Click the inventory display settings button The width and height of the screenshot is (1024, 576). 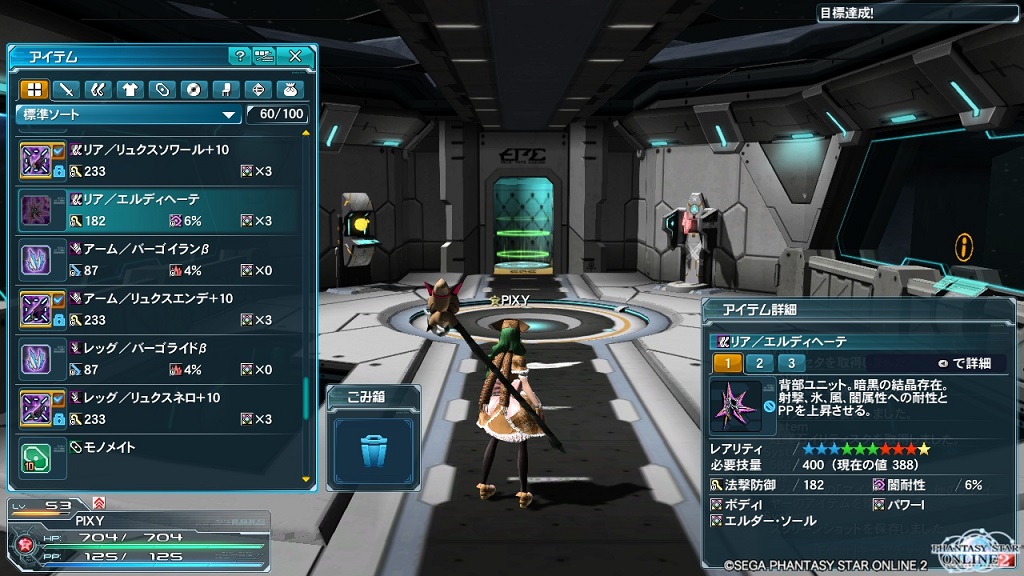click(264, 56)
